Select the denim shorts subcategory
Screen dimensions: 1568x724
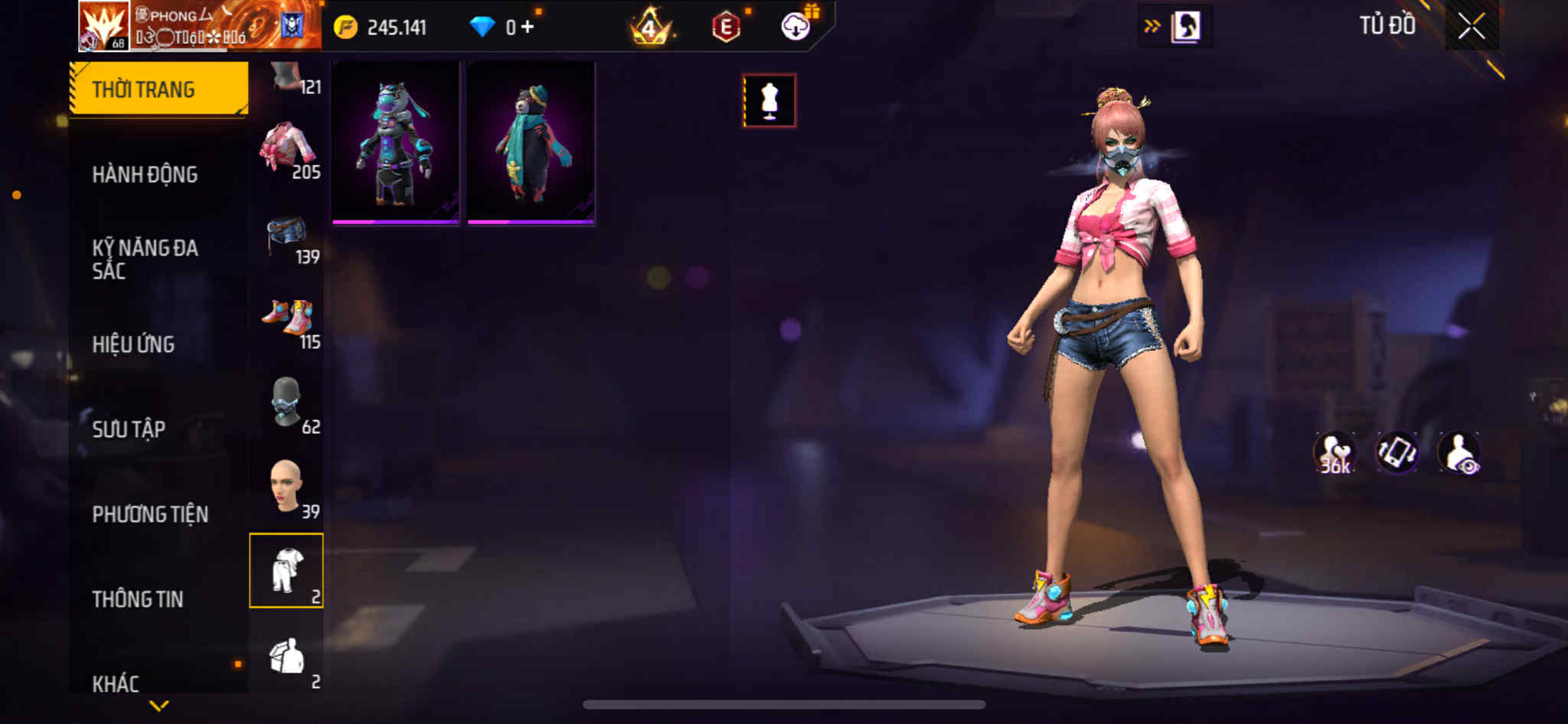(287, 235)
